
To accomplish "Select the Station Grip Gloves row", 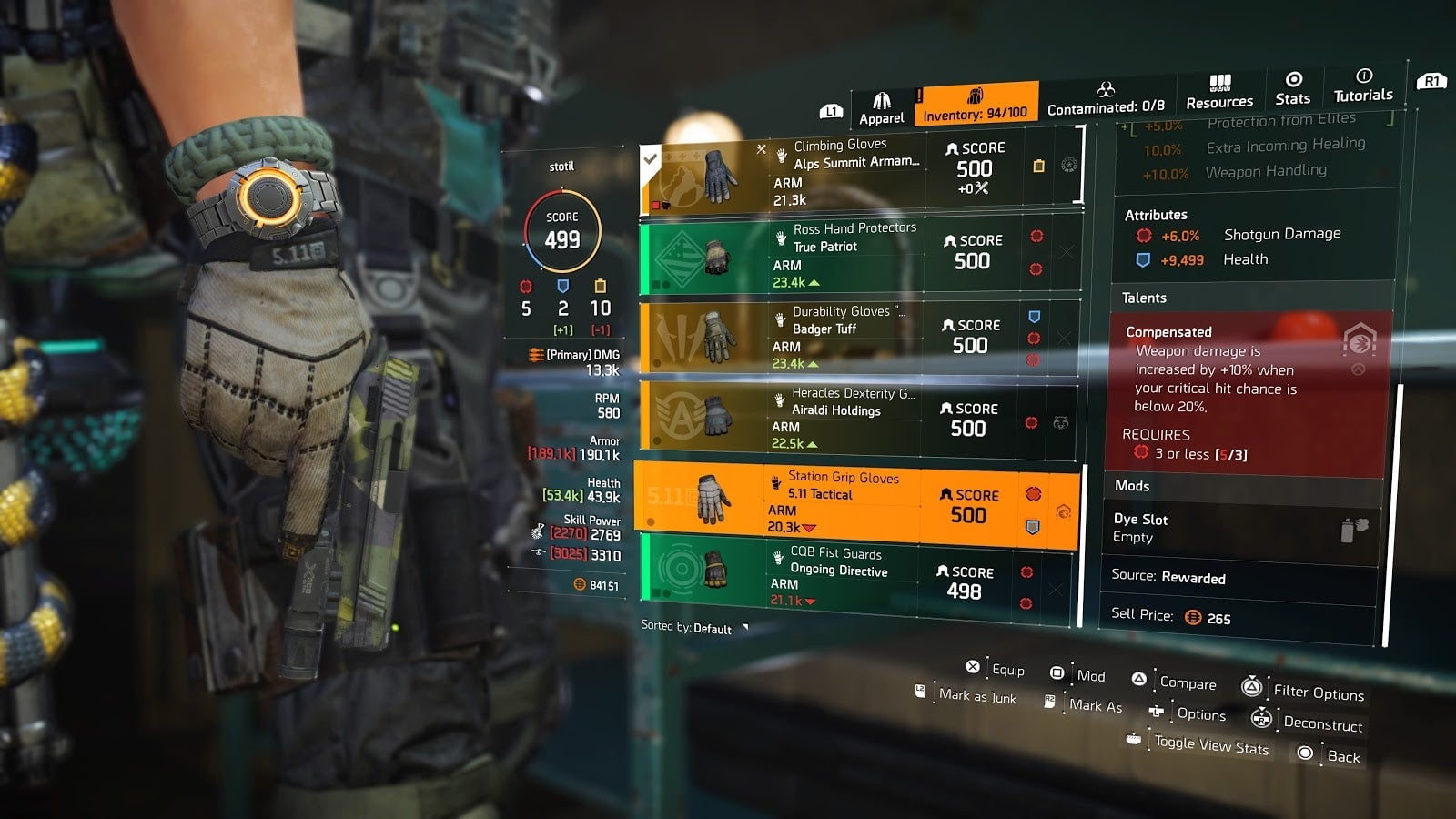I will (855, 501).
